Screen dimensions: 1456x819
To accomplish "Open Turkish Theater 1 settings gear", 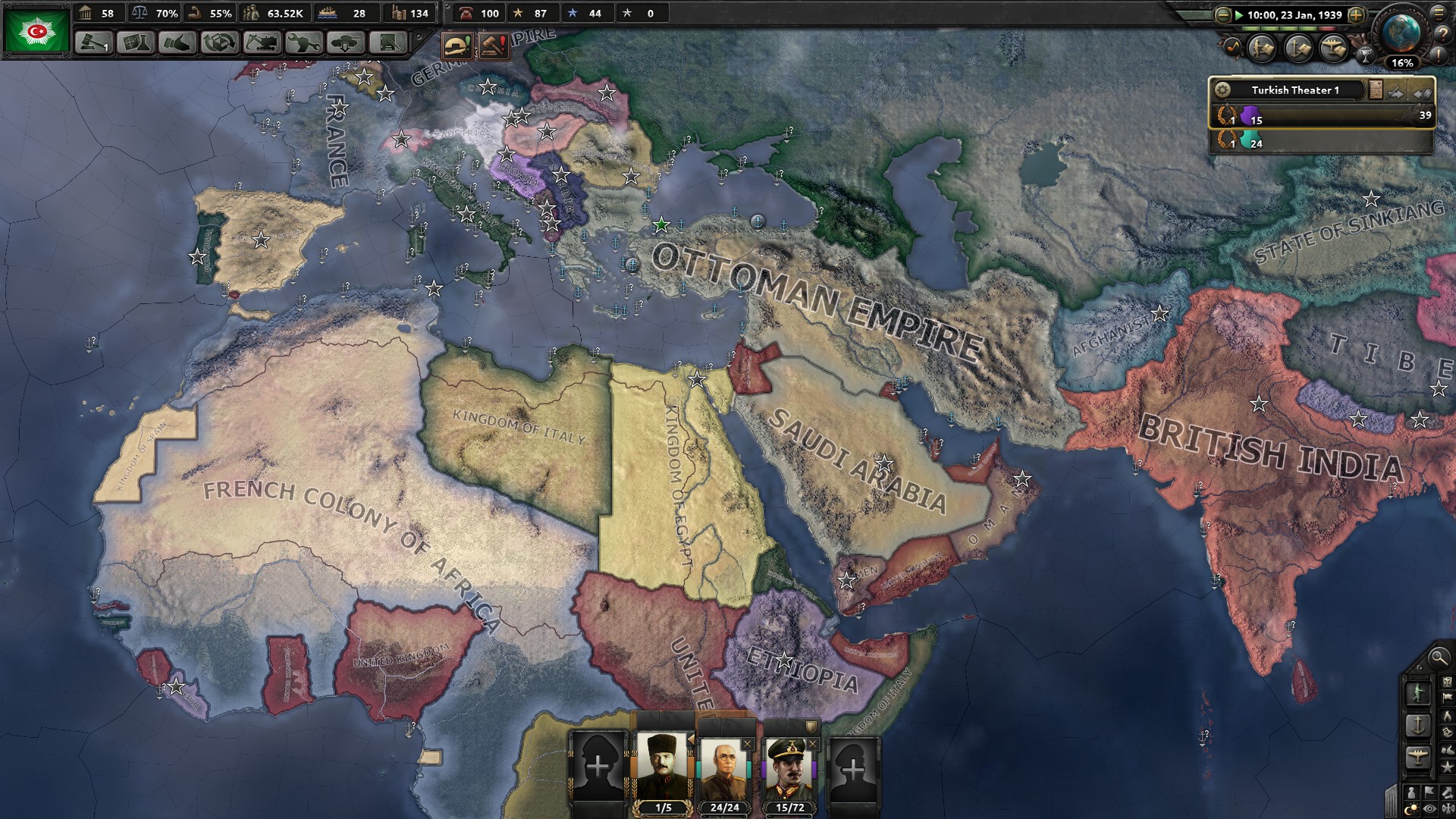I will [1224, 89].
